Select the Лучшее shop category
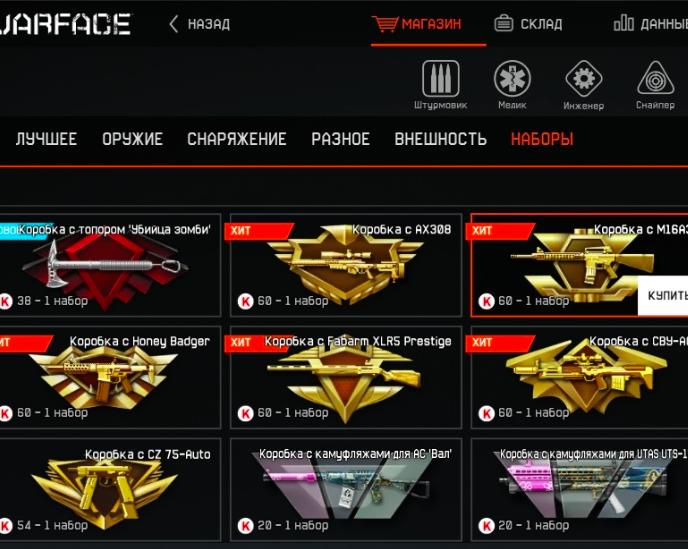Screen dimensions: 688x549 (46, 139)
